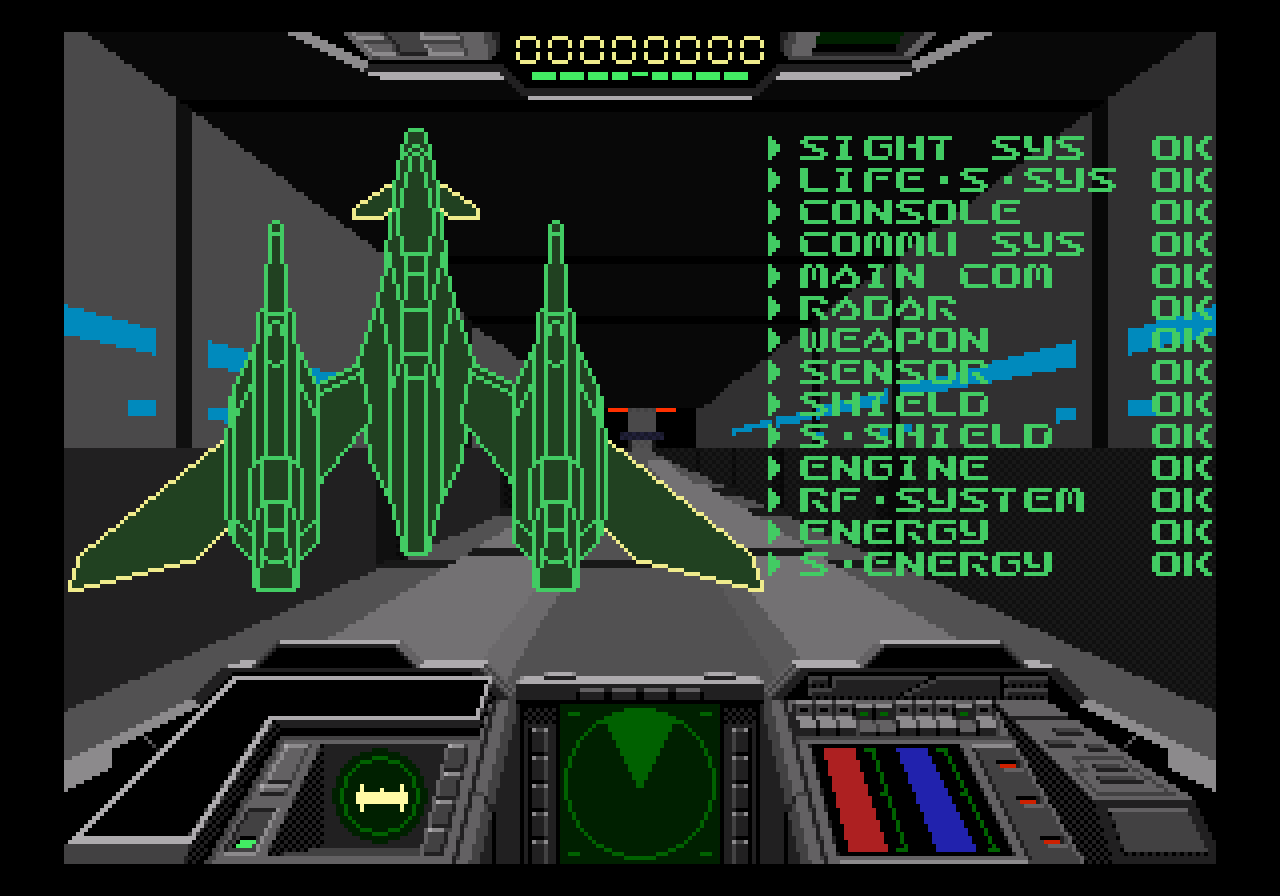Select the S·SHIELD row

pos(925,437)
